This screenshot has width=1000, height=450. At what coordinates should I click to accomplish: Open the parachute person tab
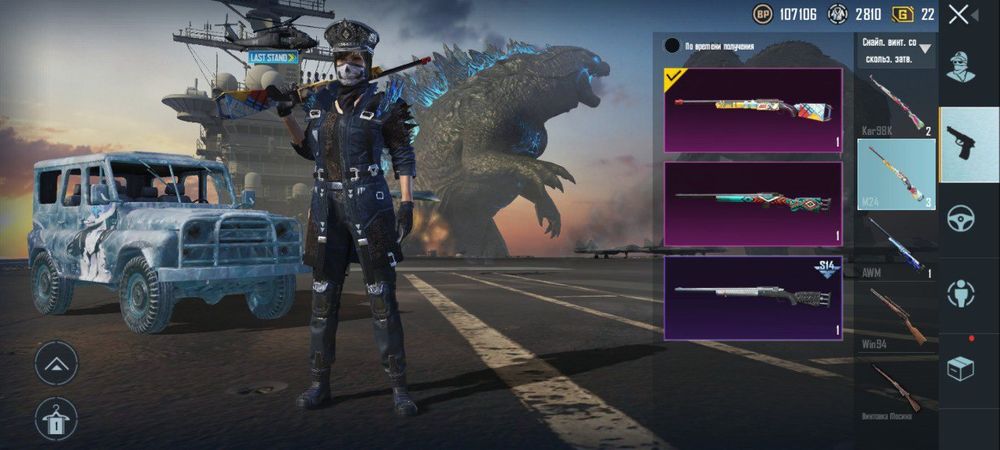[961, 293]
